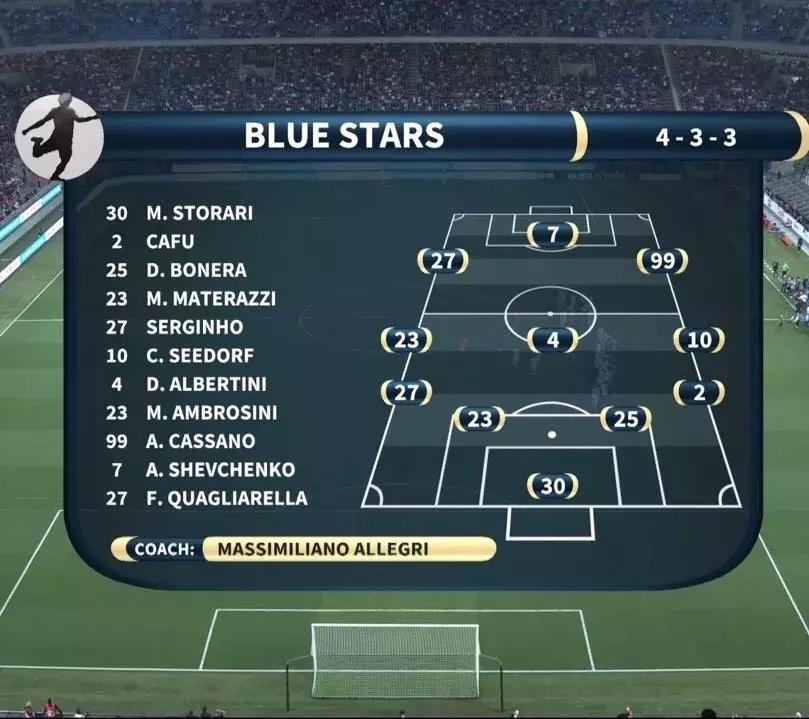Click the number 2 right-back marker
Screen dimensions: 809x719
point(699,393)
